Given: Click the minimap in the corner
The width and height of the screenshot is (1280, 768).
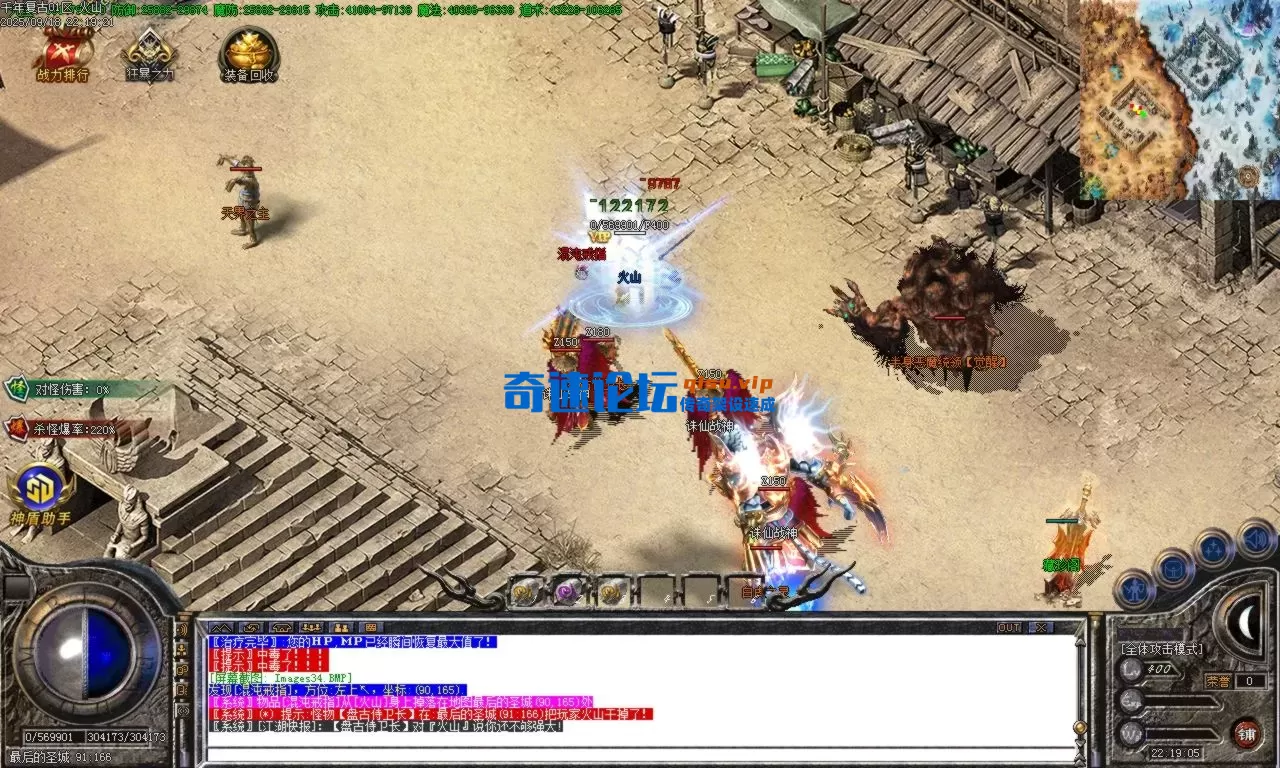Looking at the screenshot, I should coord(1180,99).
